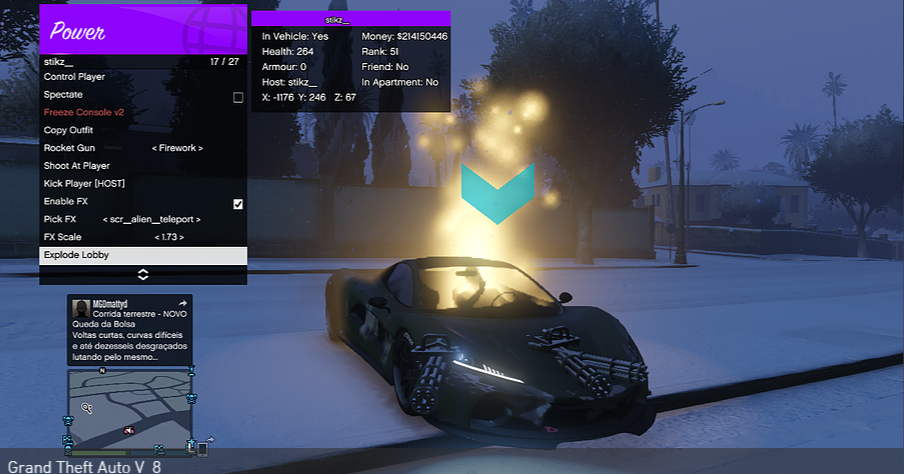Choose the Freeze Console v2 option
The width and height of the screenshot is (904, 474).
point(84,112)
